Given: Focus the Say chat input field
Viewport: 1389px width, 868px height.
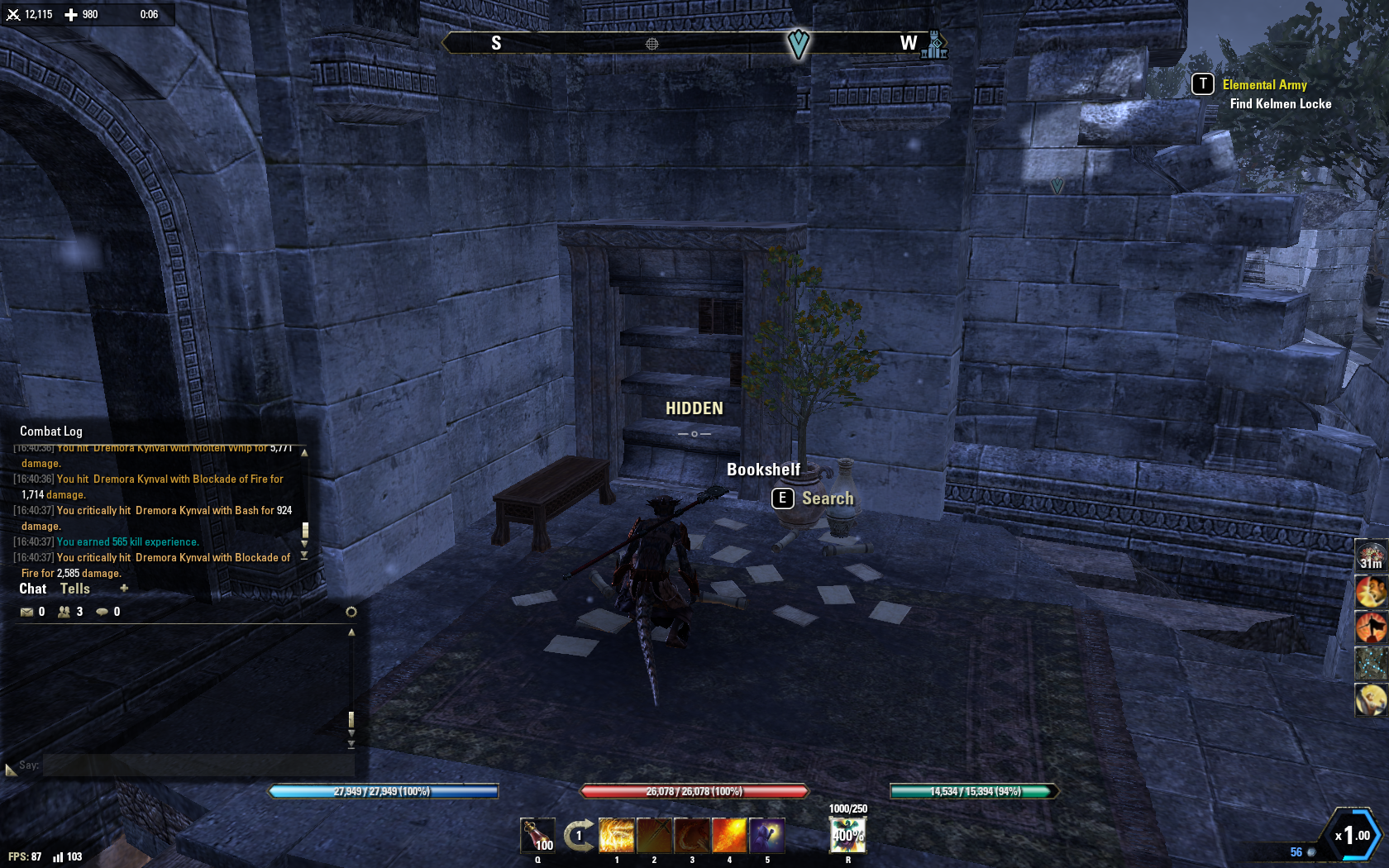Looking at the screenshot, I should [198, 765].
